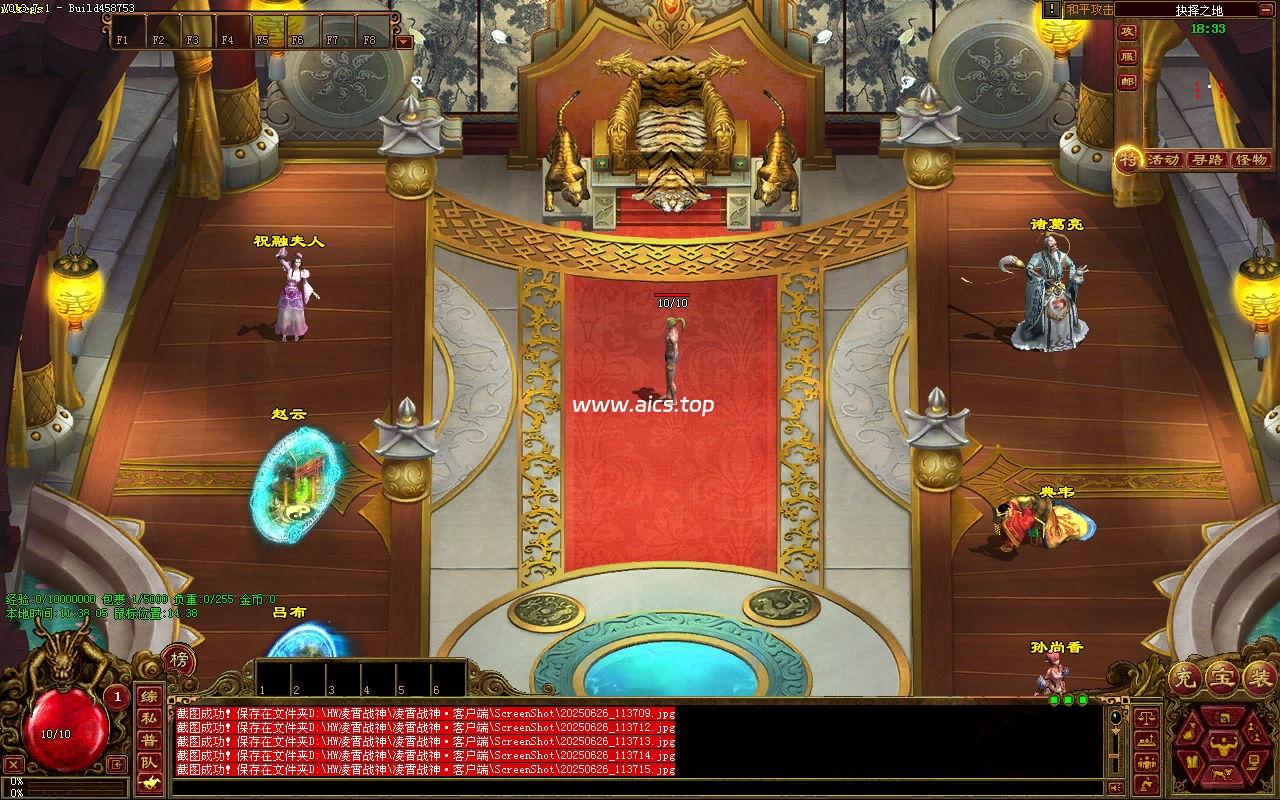Screen dimensions: 1280x800
Task: Click the golden horse mount button
Action: coord(148,782)
